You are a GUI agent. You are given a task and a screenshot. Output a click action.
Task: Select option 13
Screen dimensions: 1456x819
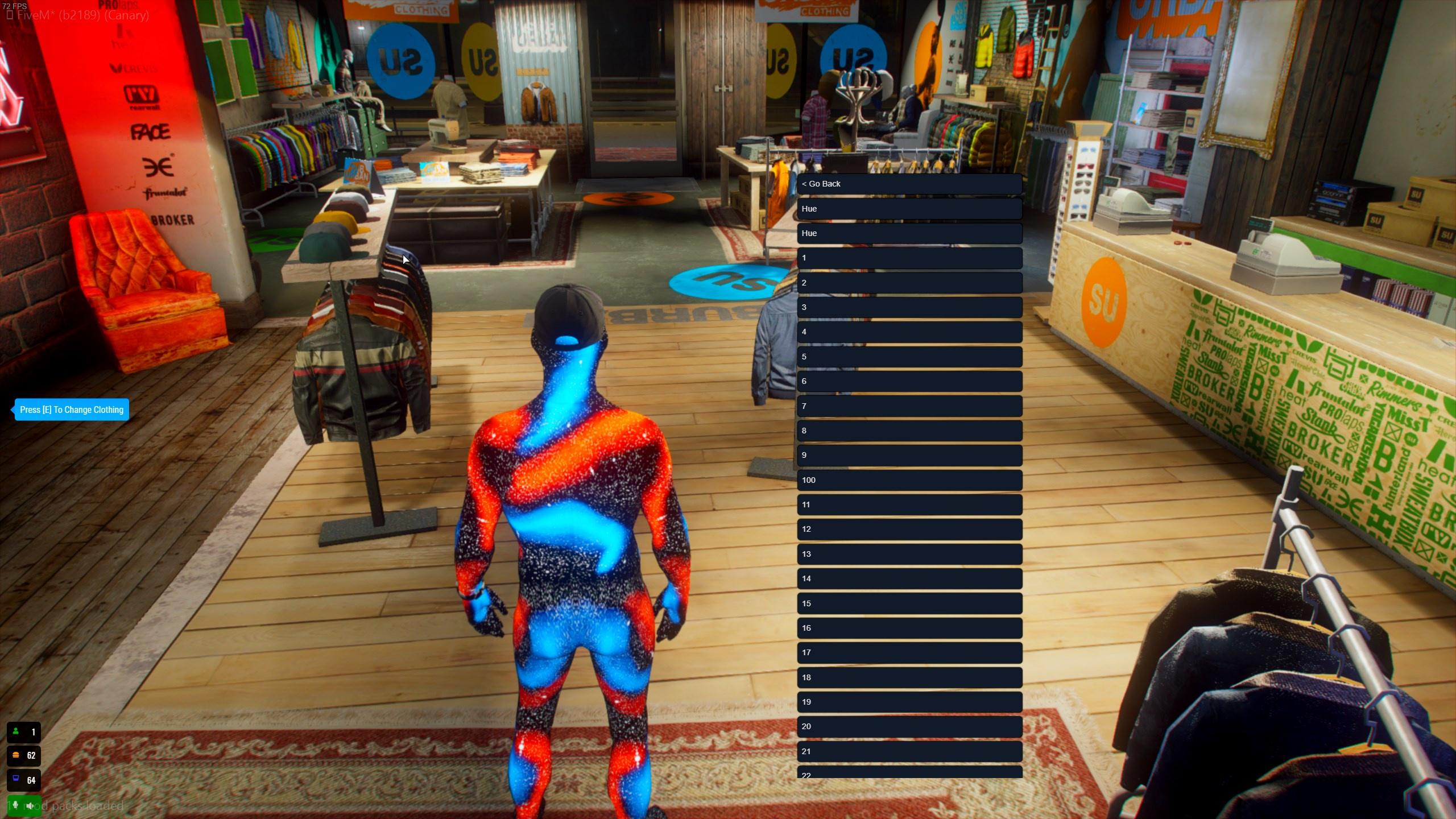(909, 554)
